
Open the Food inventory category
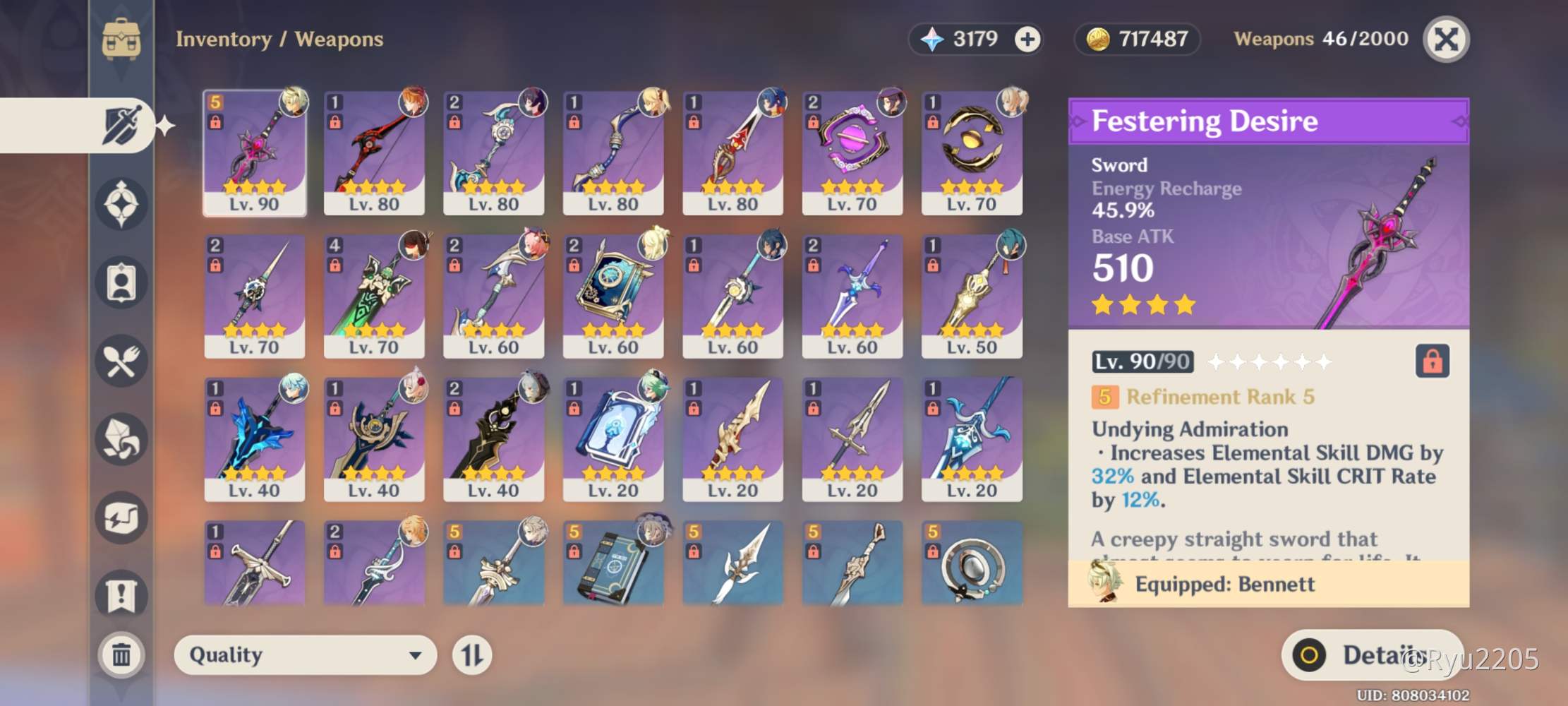pos(122,360)
